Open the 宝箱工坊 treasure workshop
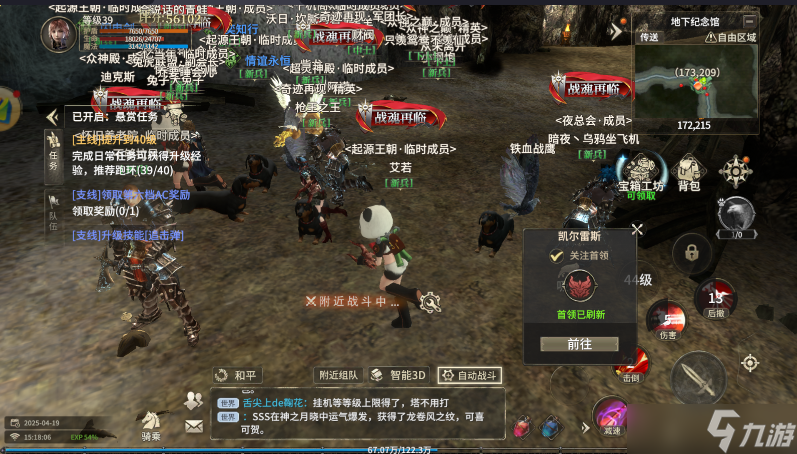The width and height of the screenshot is (797, 454). pos(641,170)
